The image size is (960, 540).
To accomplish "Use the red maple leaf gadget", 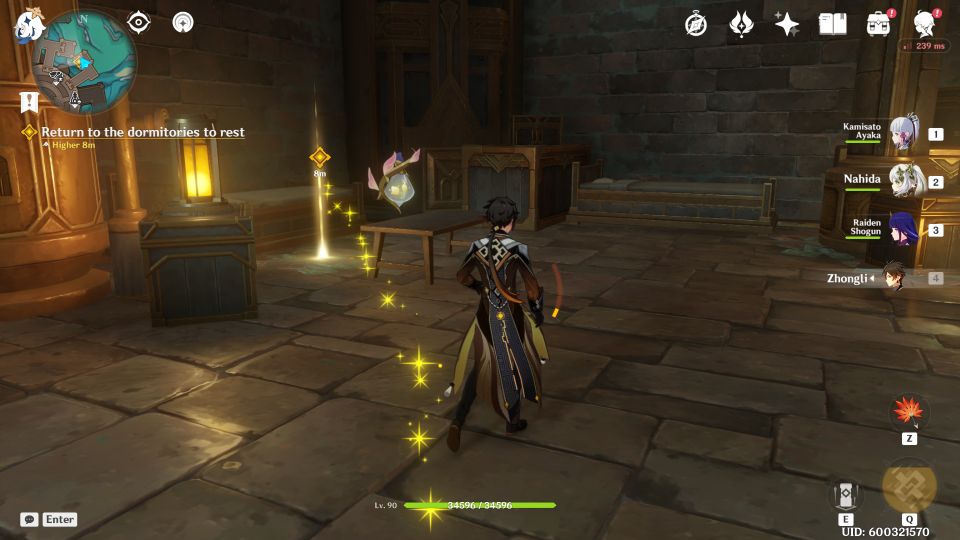I will [x=909, y=411].
